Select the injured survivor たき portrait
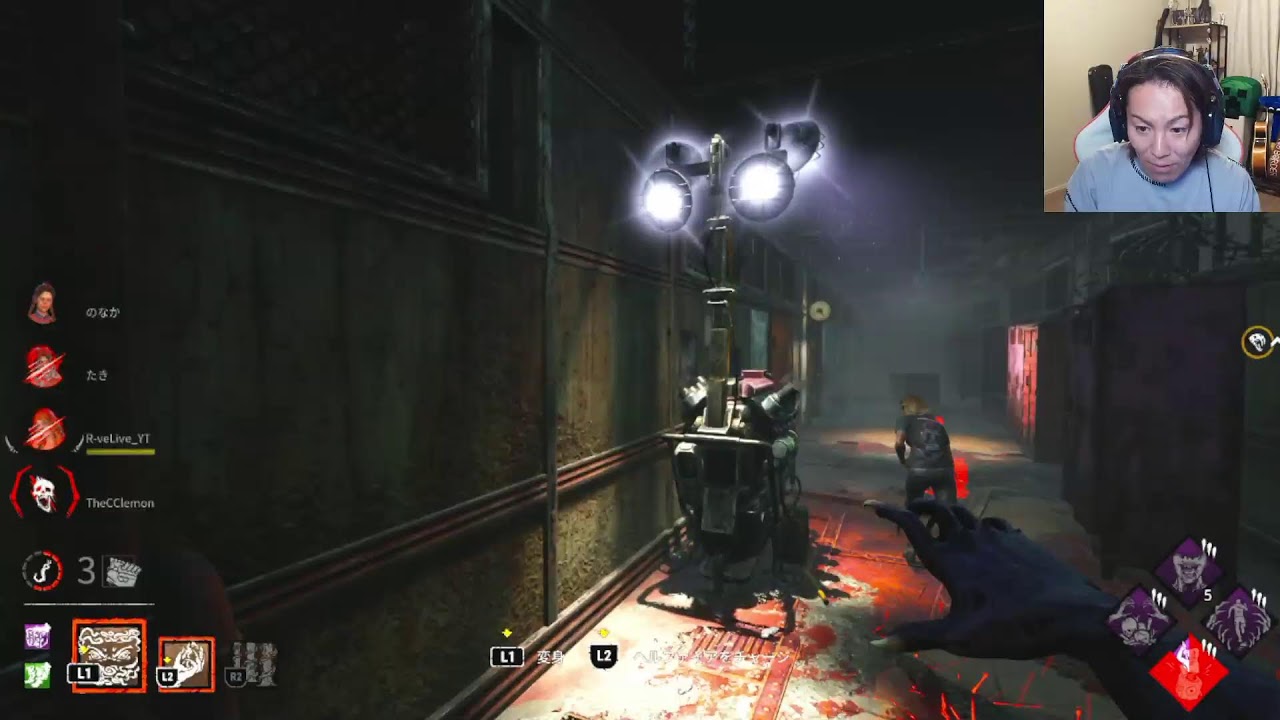Image resolution: width=1280 pixels, height=720 pixels. (x=43, y=367)
